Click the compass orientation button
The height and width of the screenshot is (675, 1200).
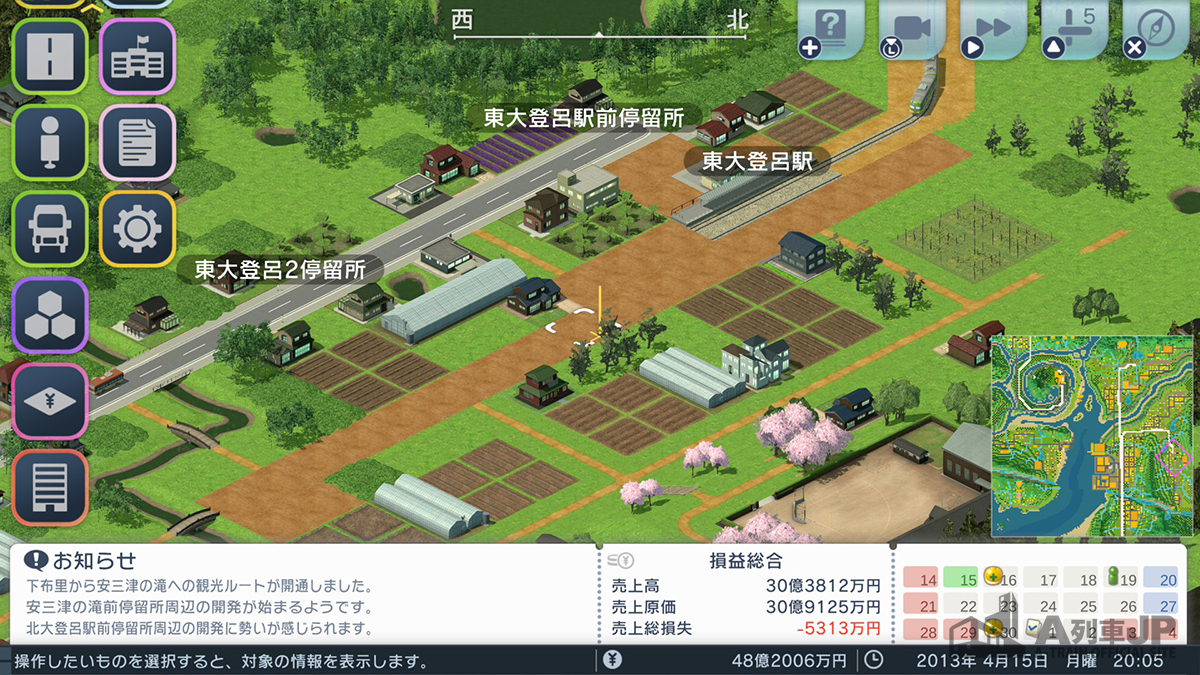click(x=1155, y=29)
